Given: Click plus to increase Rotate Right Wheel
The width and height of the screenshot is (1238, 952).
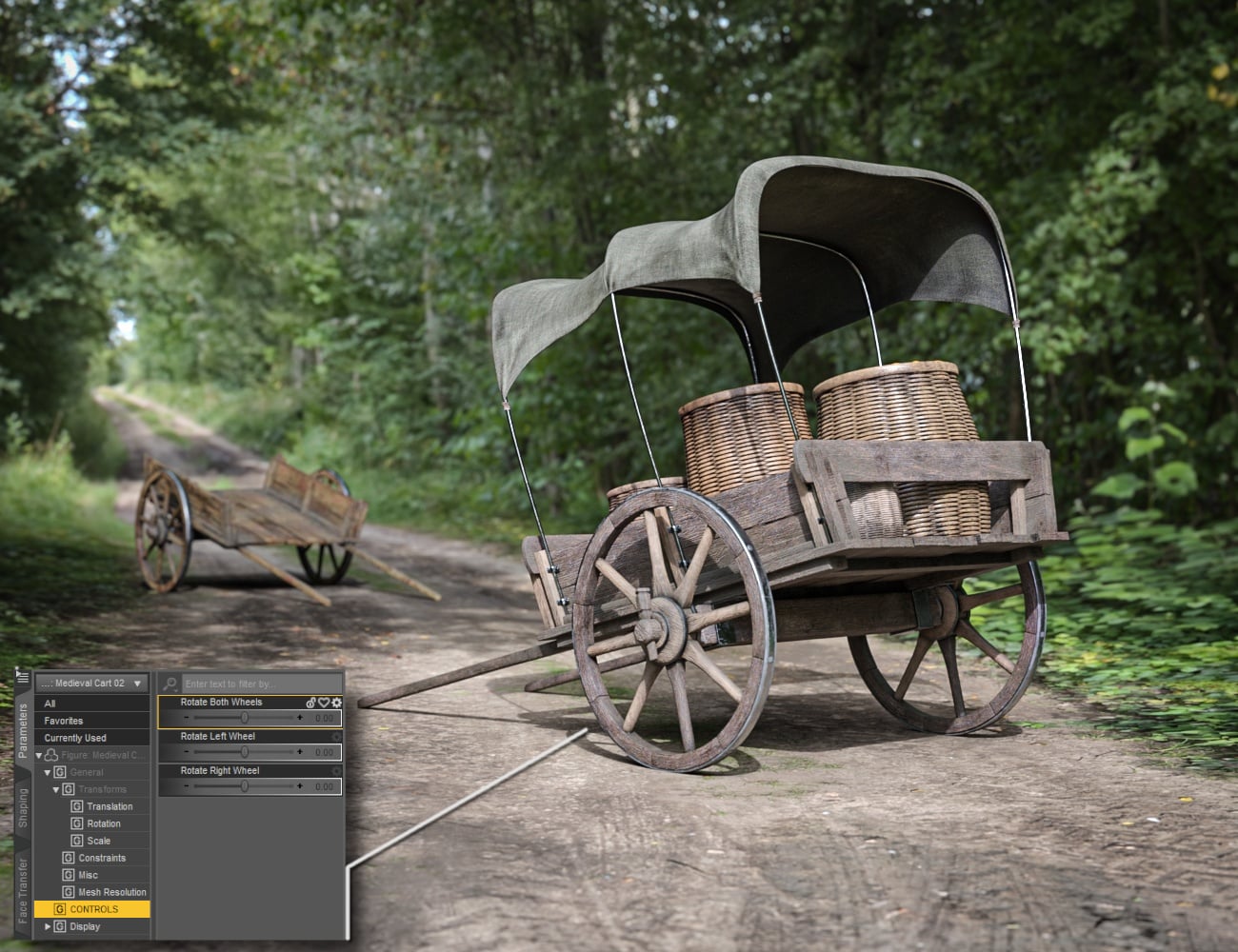Looking at the screenshot, I should click(300, 785).
